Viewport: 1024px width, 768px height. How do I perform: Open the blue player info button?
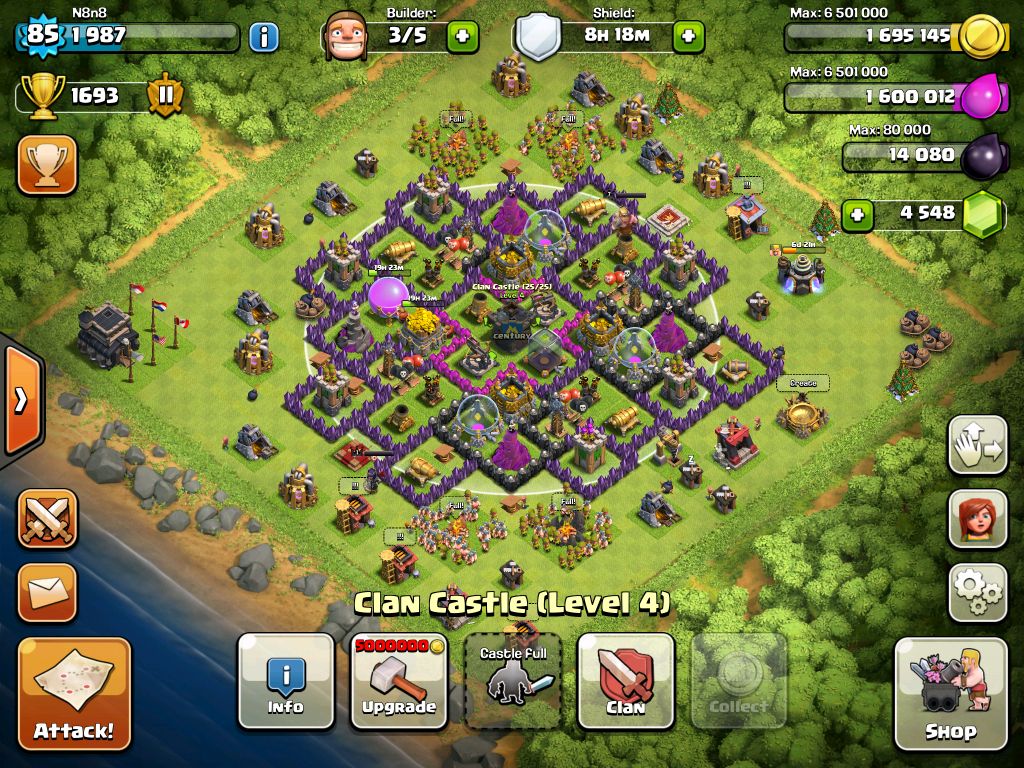[264, 38]
